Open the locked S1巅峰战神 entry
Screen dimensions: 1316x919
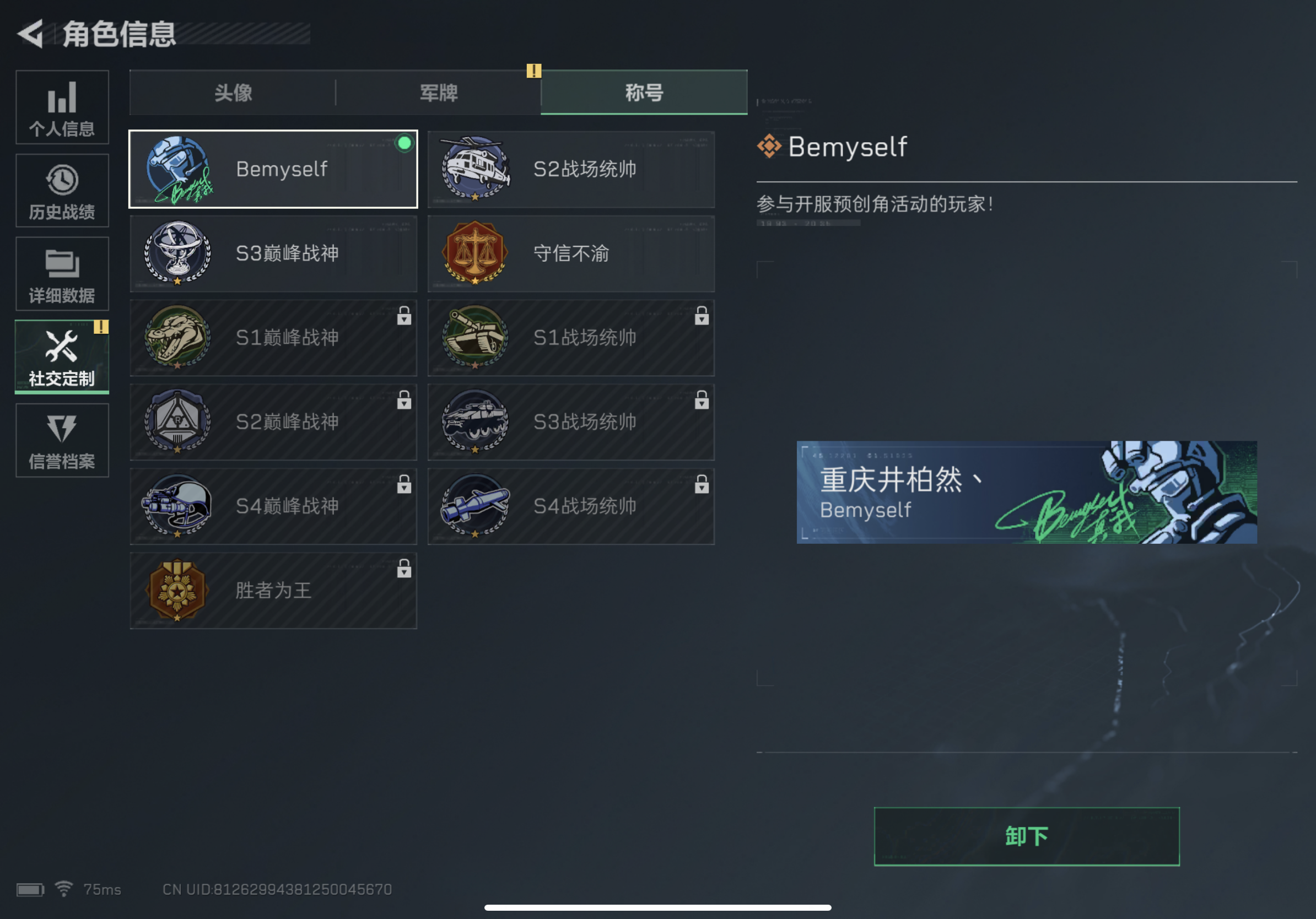pyautogui.click(x=273, y=338)
